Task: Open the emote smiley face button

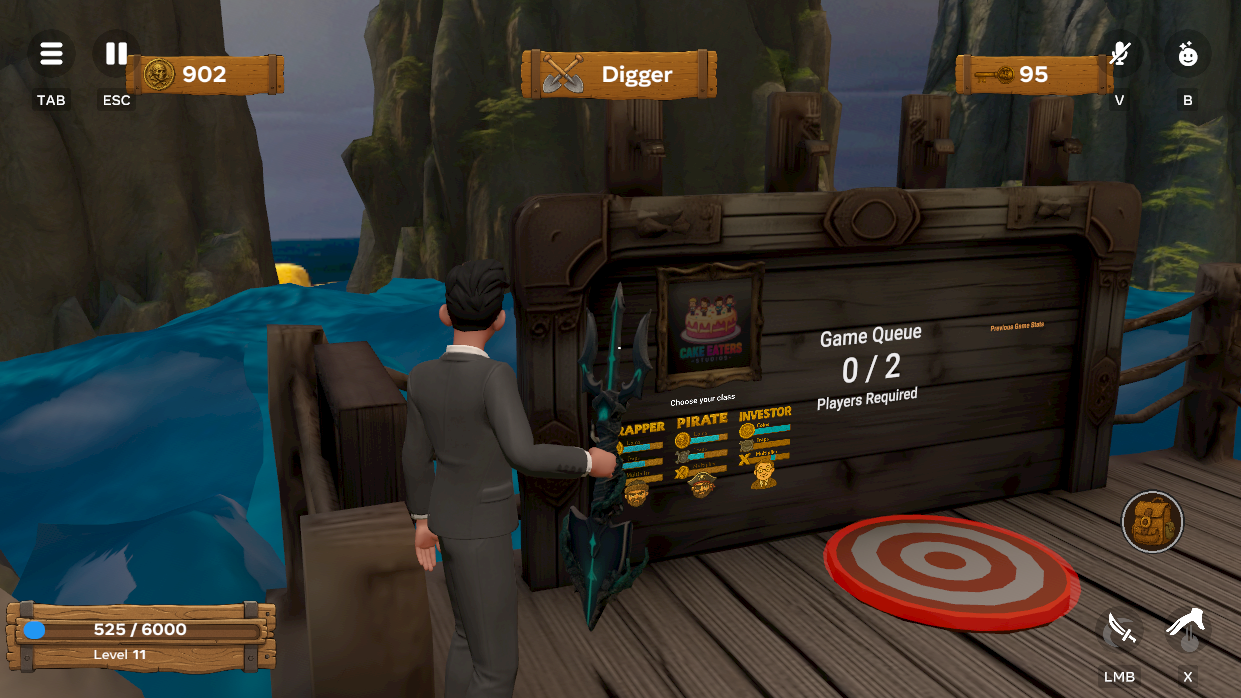Action: (x=1187, y=54)
